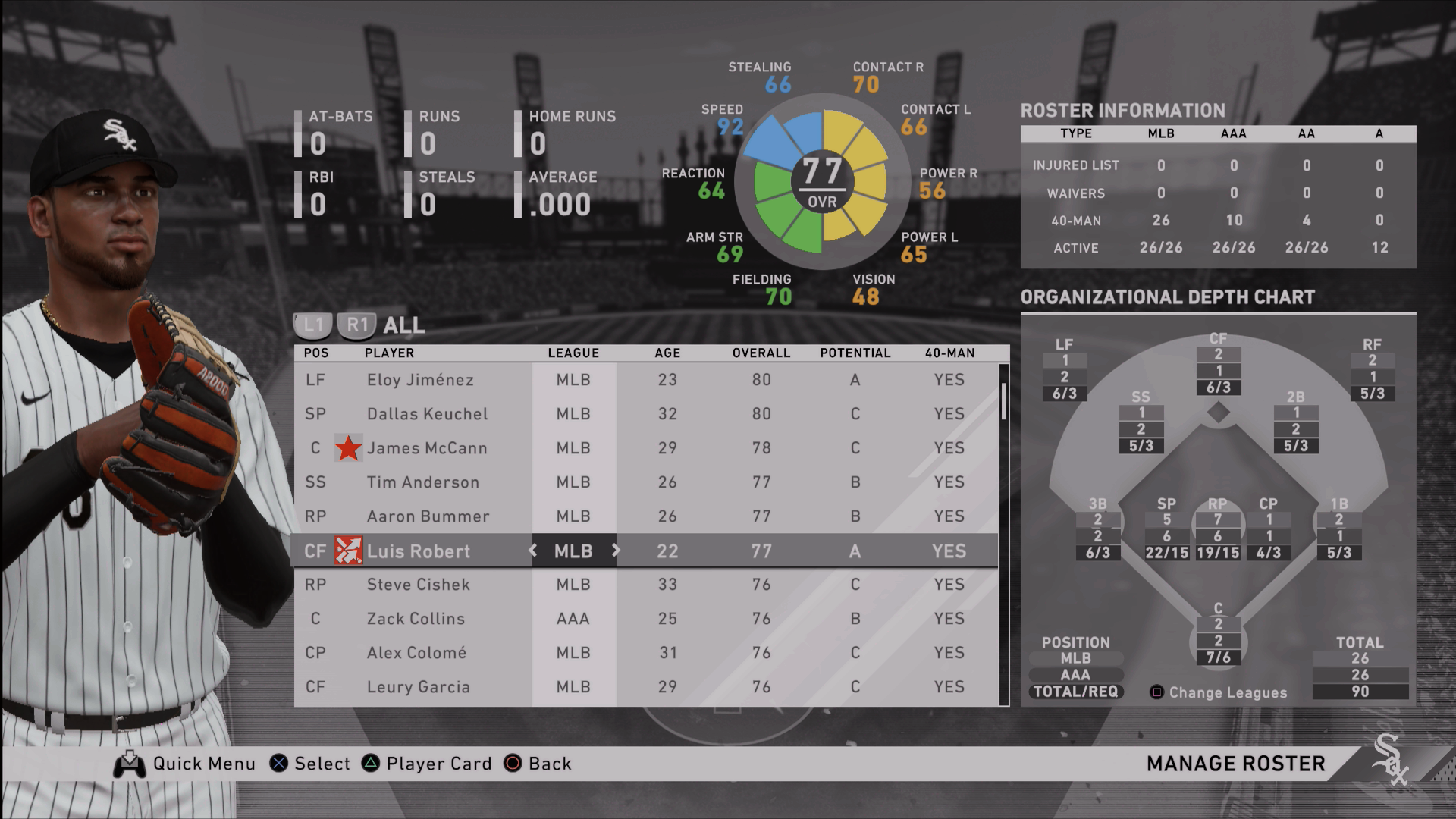Select Aaron Bummer roster row
This screenshot has width=1456, height=819.
428,516
